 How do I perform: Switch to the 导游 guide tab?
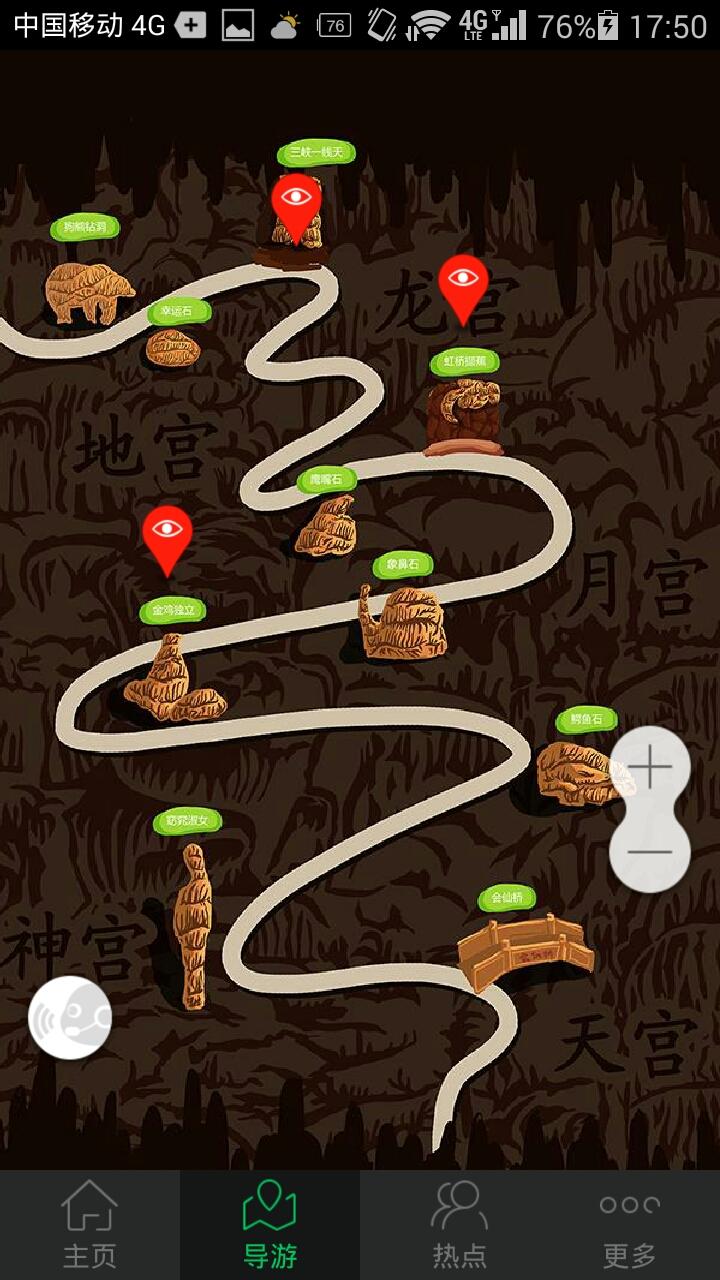tap(270, 1225)
